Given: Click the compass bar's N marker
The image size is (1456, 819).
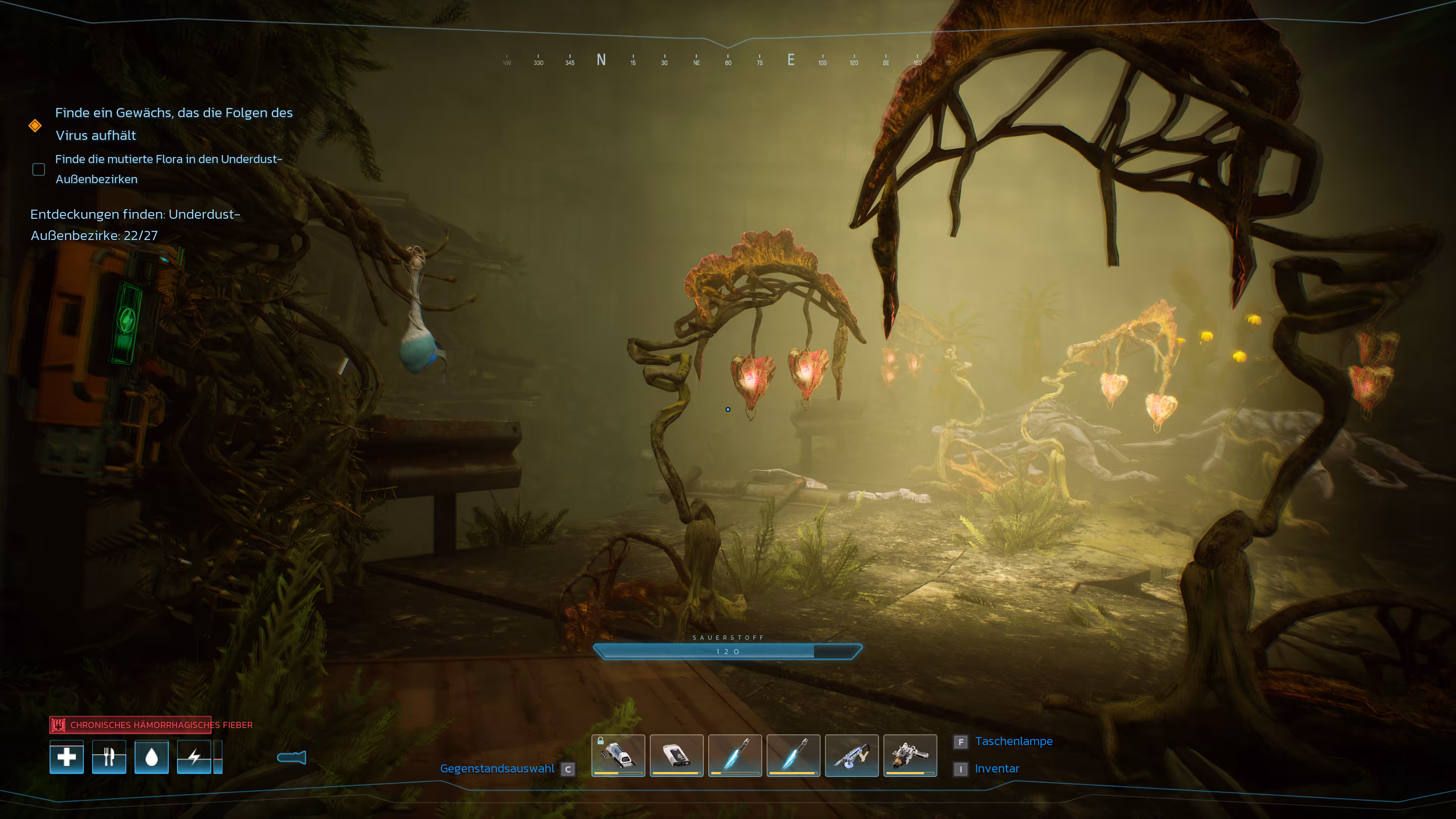Looking at the screenshot, I should point(601,60).
